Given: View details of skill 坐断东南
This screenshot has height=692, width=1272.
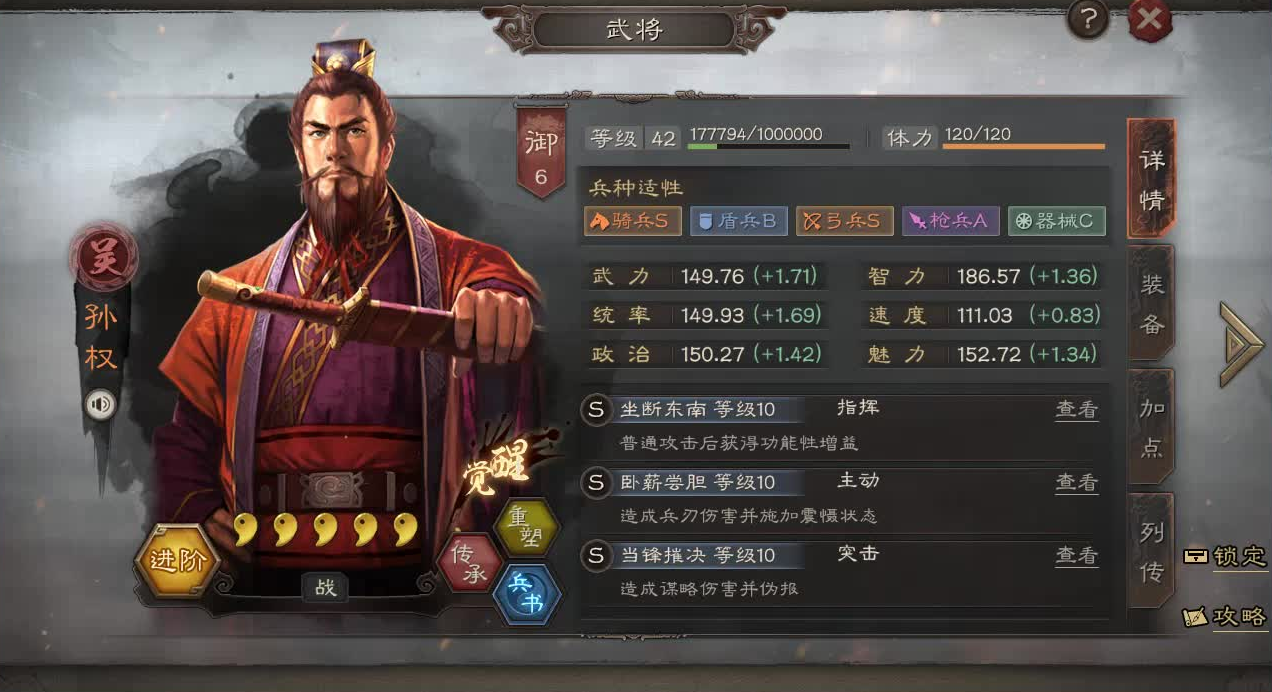Looking at the screenshot, I should tap(1076, 410).
